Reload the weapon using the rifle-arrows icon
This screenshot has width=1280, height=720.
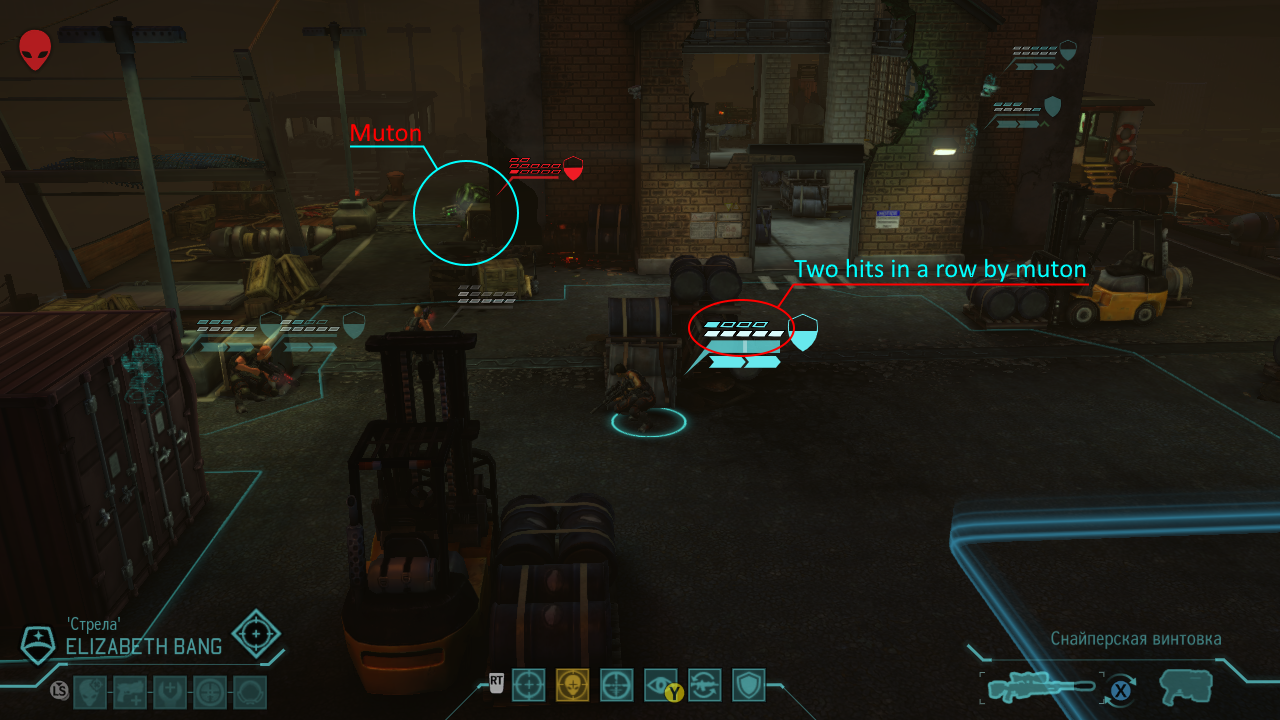pyautogui.click(x=705, y=685)
